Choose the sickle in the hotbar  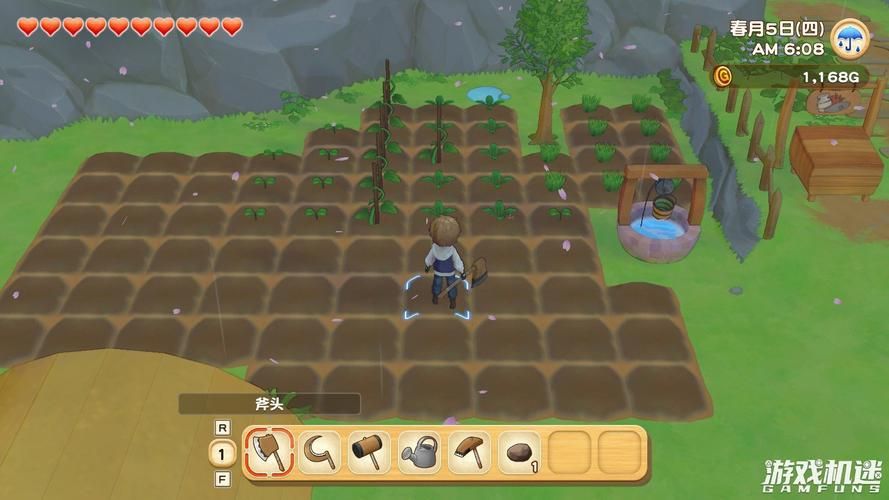point(319,451)
